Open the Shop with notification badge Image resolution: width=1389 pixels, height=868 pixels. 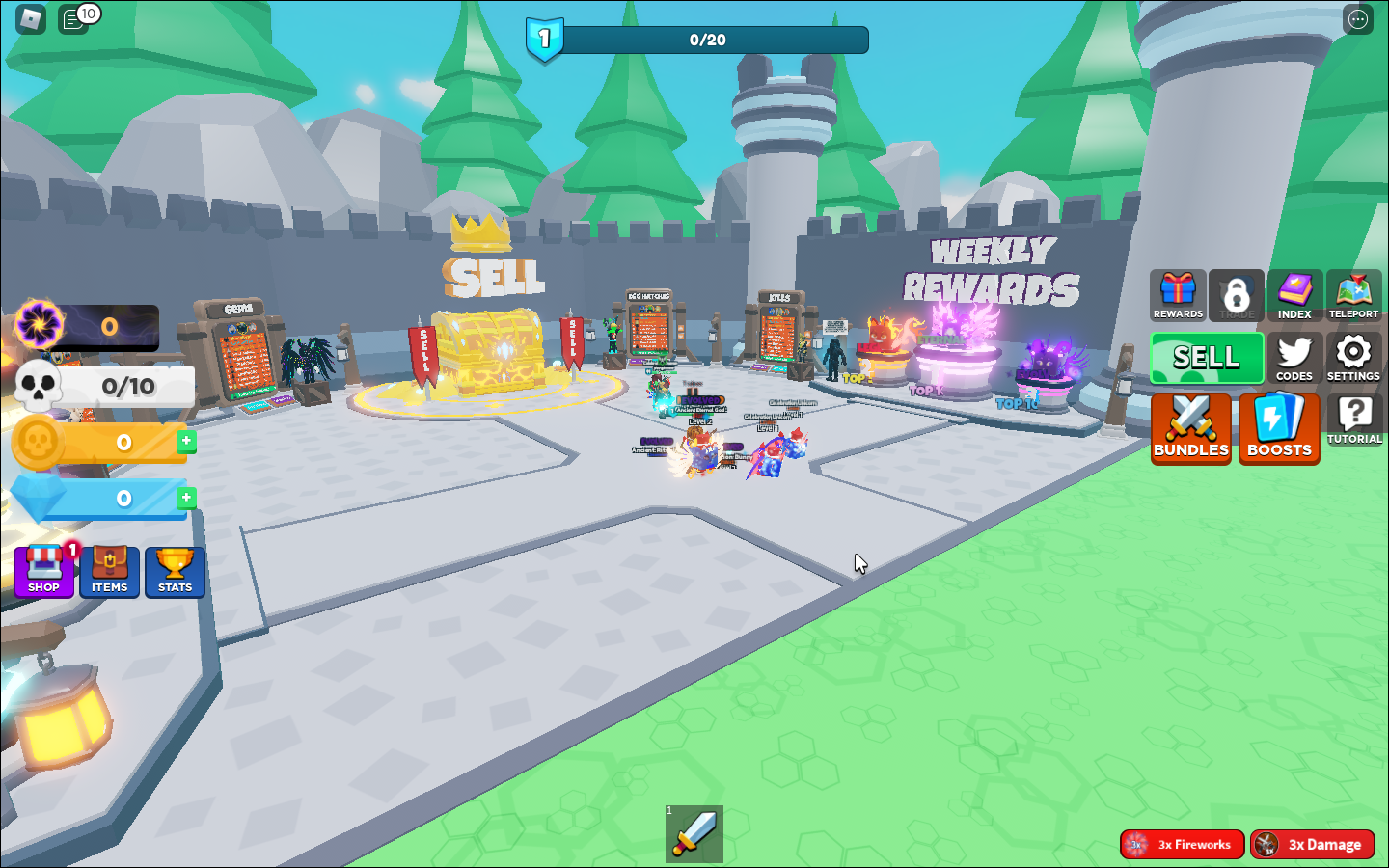pos(43,571)
